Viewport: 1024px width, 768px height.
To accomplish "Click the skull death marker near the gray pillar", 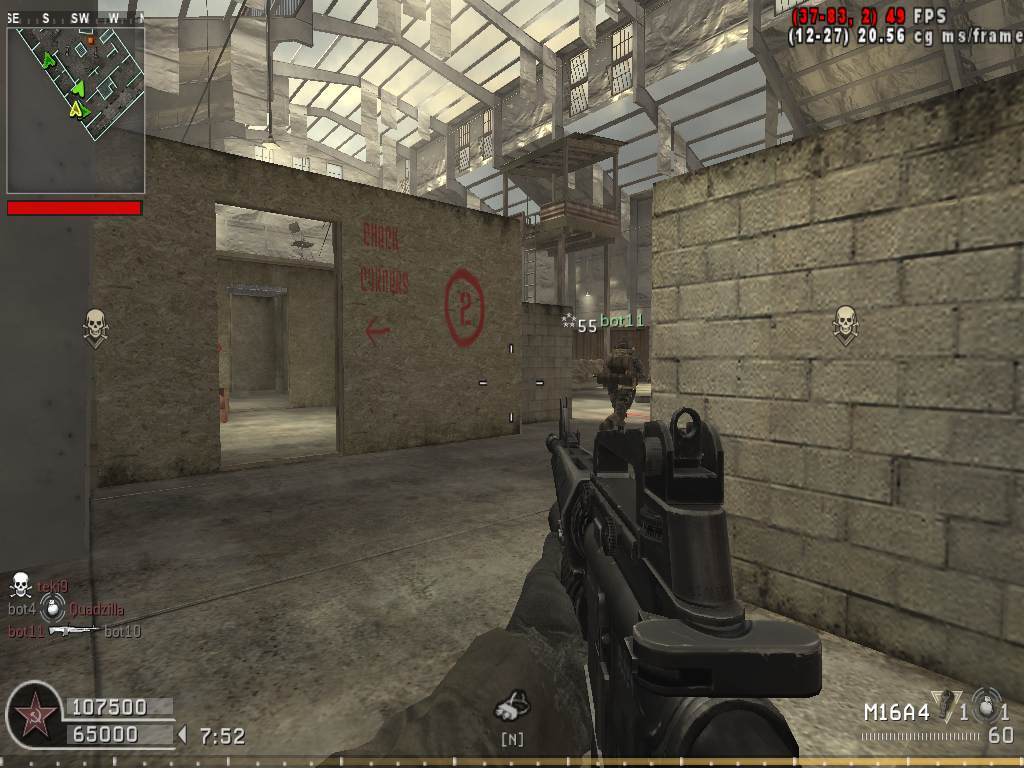I will (95, 326).
